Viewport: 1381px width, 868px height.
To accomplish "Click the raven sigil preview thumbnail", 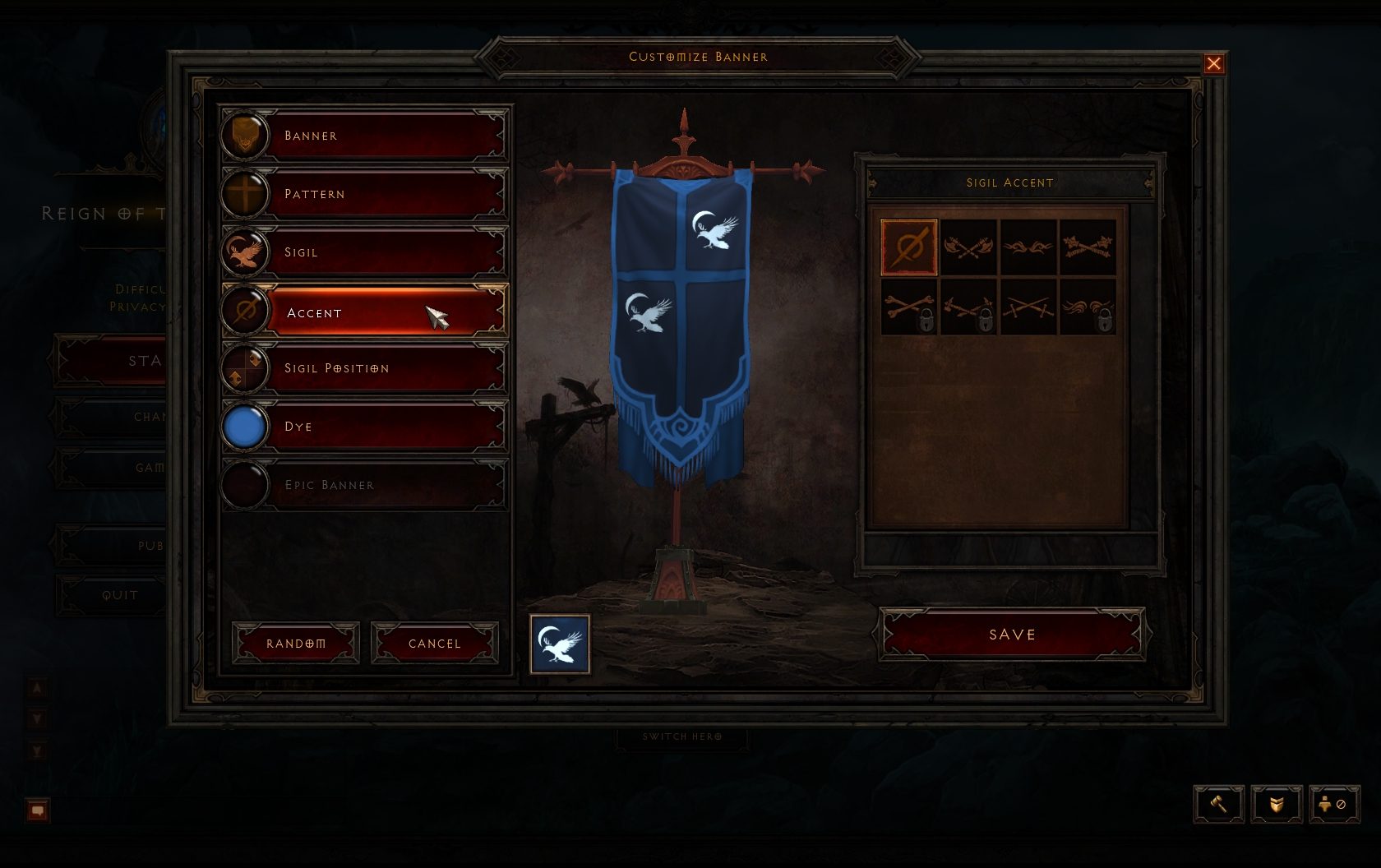I will pos(560,644).
